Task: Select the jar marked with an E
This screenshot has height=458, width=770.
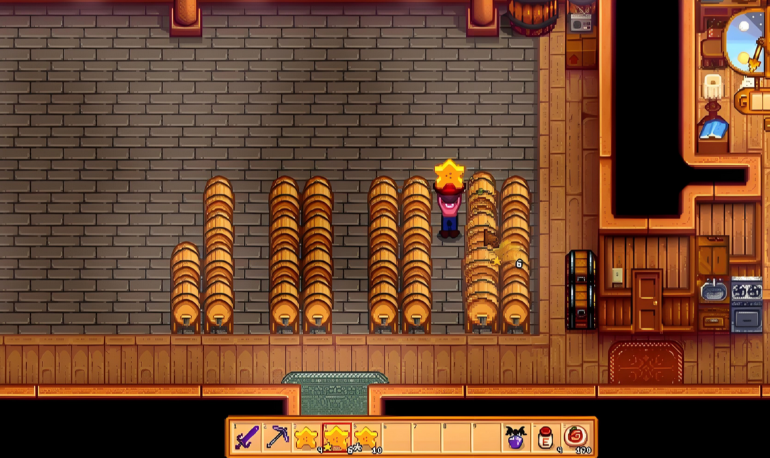Action: tap(546, 437)
